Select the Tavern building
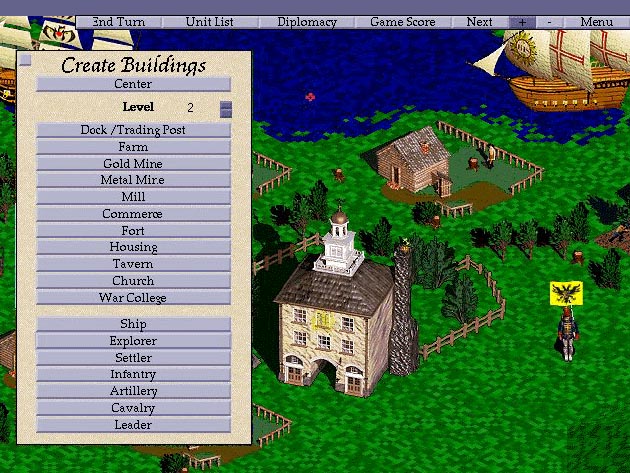Viewport: 630px width, 473px height. [x=134, y=264]
